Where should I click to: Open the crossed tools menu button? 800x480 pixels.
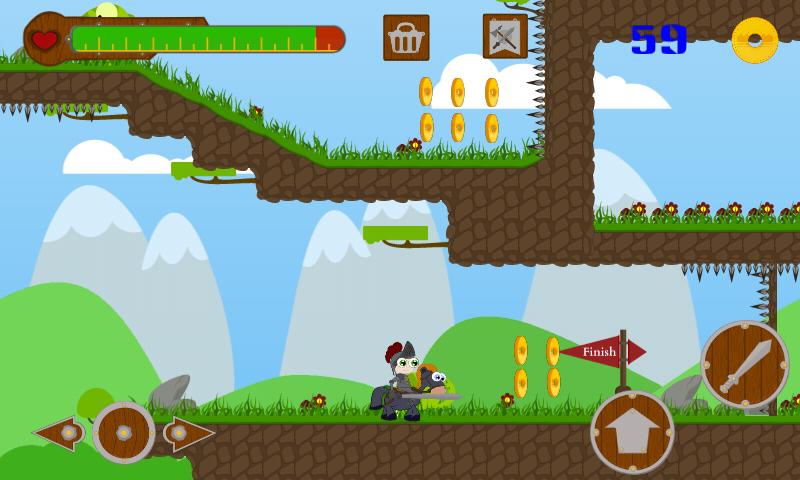505,37
